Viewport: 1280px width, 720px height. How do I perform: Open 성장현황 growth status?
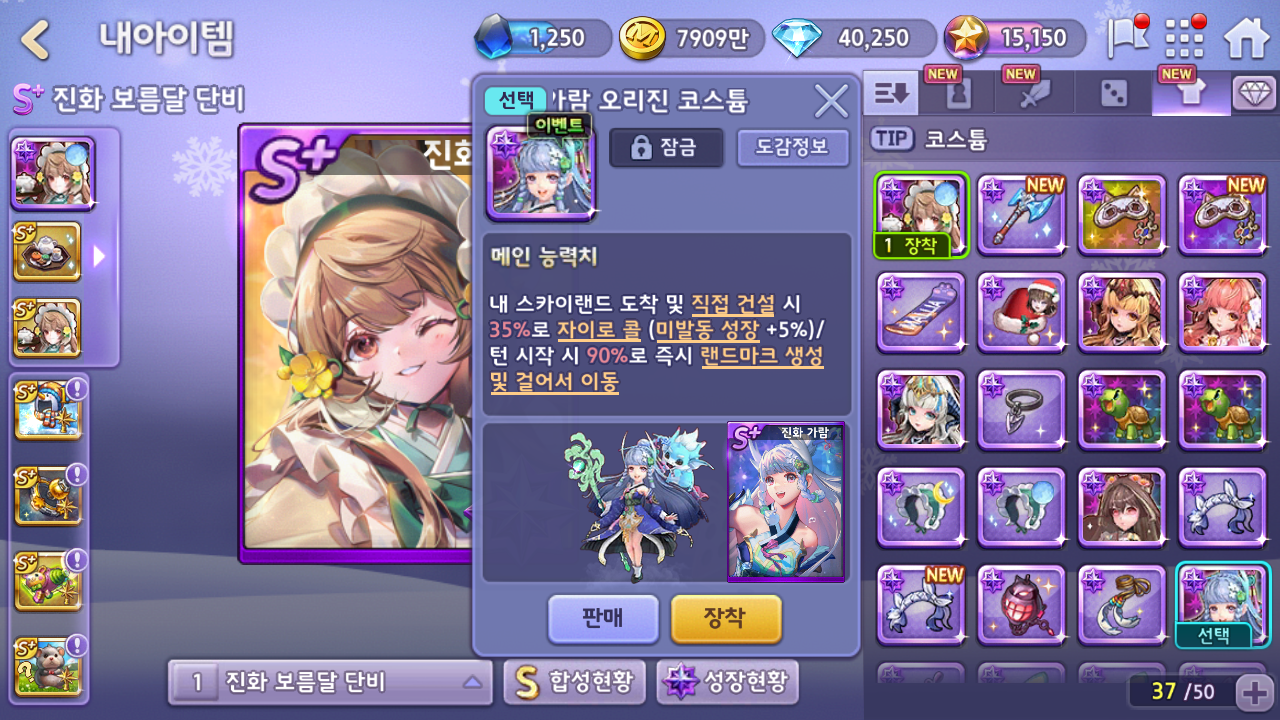click(727, 683)
